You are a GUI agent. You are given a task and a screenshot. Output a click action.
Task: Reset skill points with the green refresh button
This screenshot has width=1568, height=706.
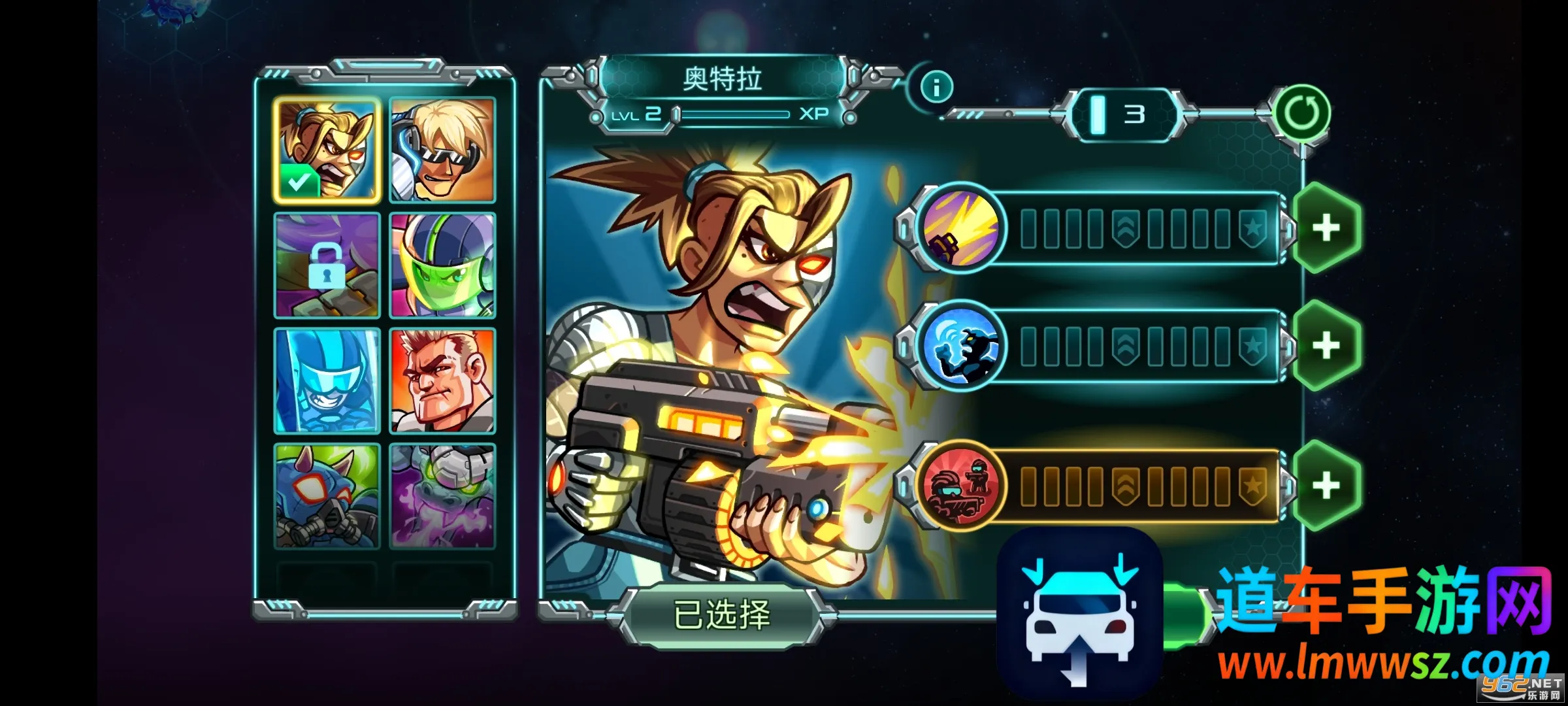(1303, 114)
